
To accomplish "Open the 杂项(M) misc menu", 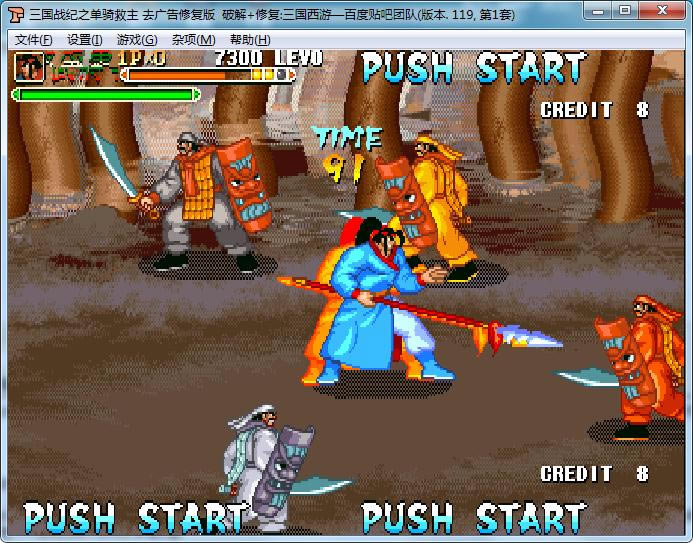I will tap(193, 40).
